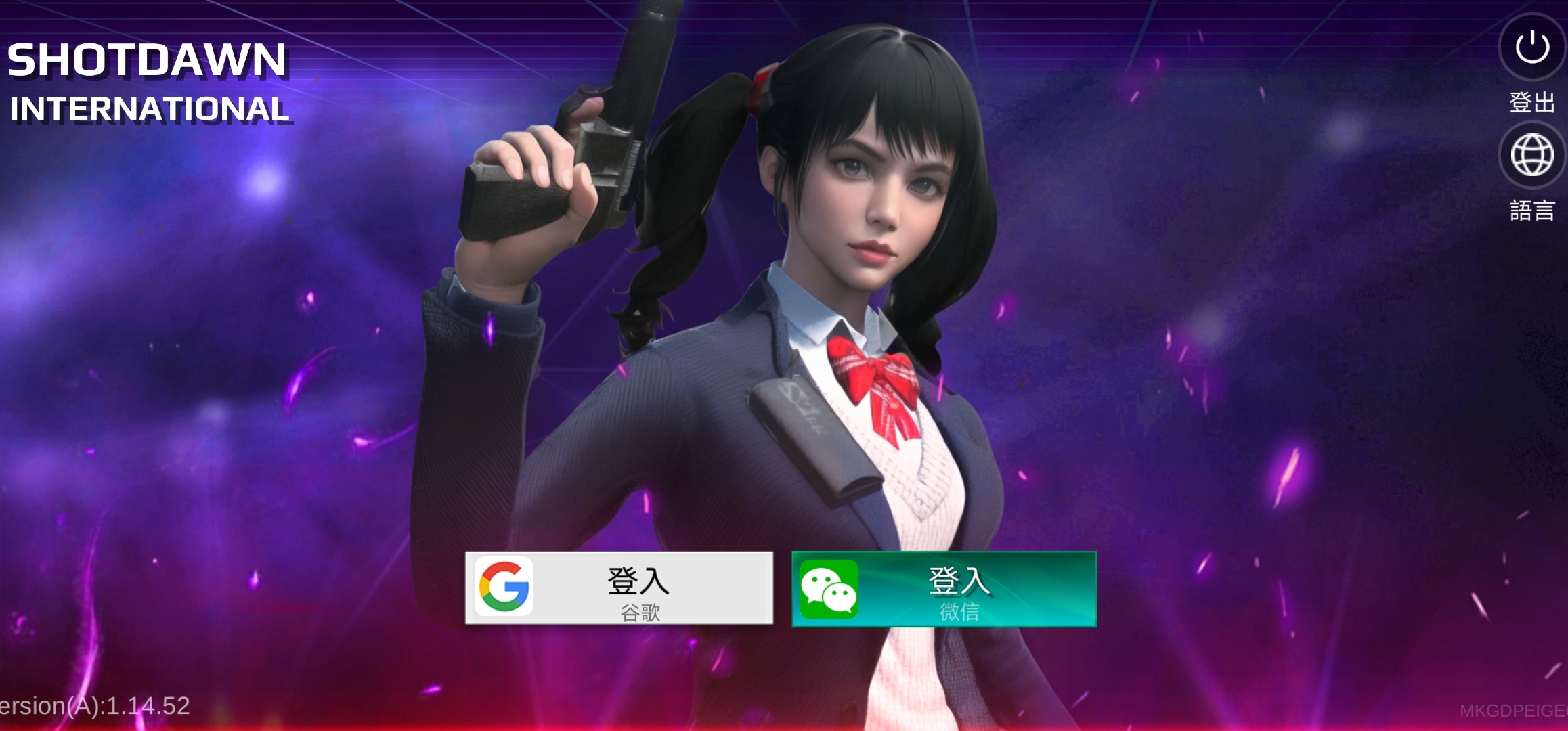
Task: Click the SHOTDAWN INTERNATIONAL title logo
Action: pos(150,81)
